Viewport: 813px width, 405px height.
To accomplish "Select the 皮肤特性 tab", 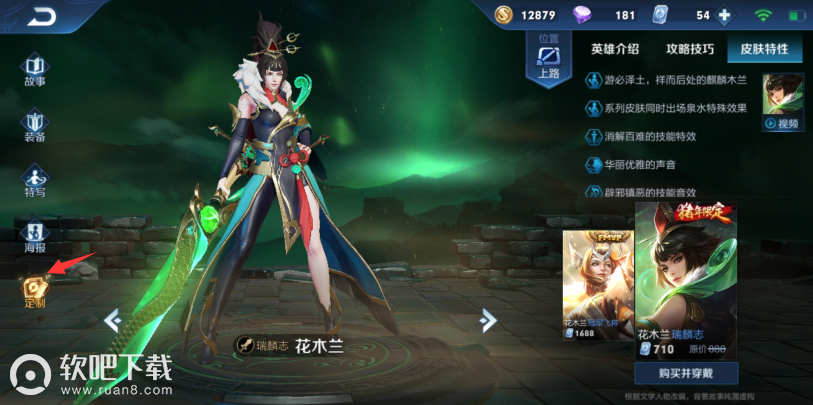I will coord(764,49).
